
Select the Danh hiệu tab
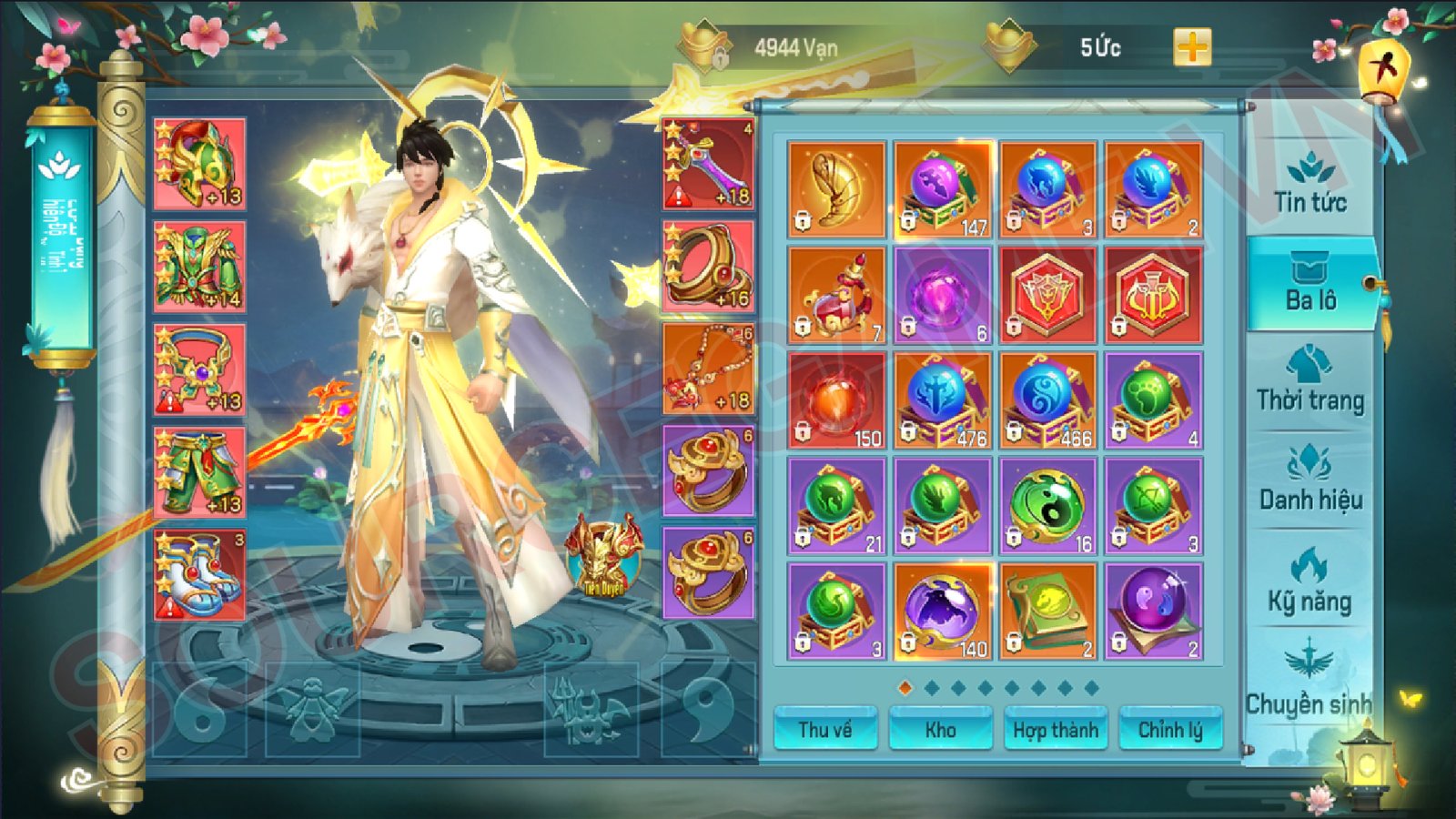[1309, 482]
